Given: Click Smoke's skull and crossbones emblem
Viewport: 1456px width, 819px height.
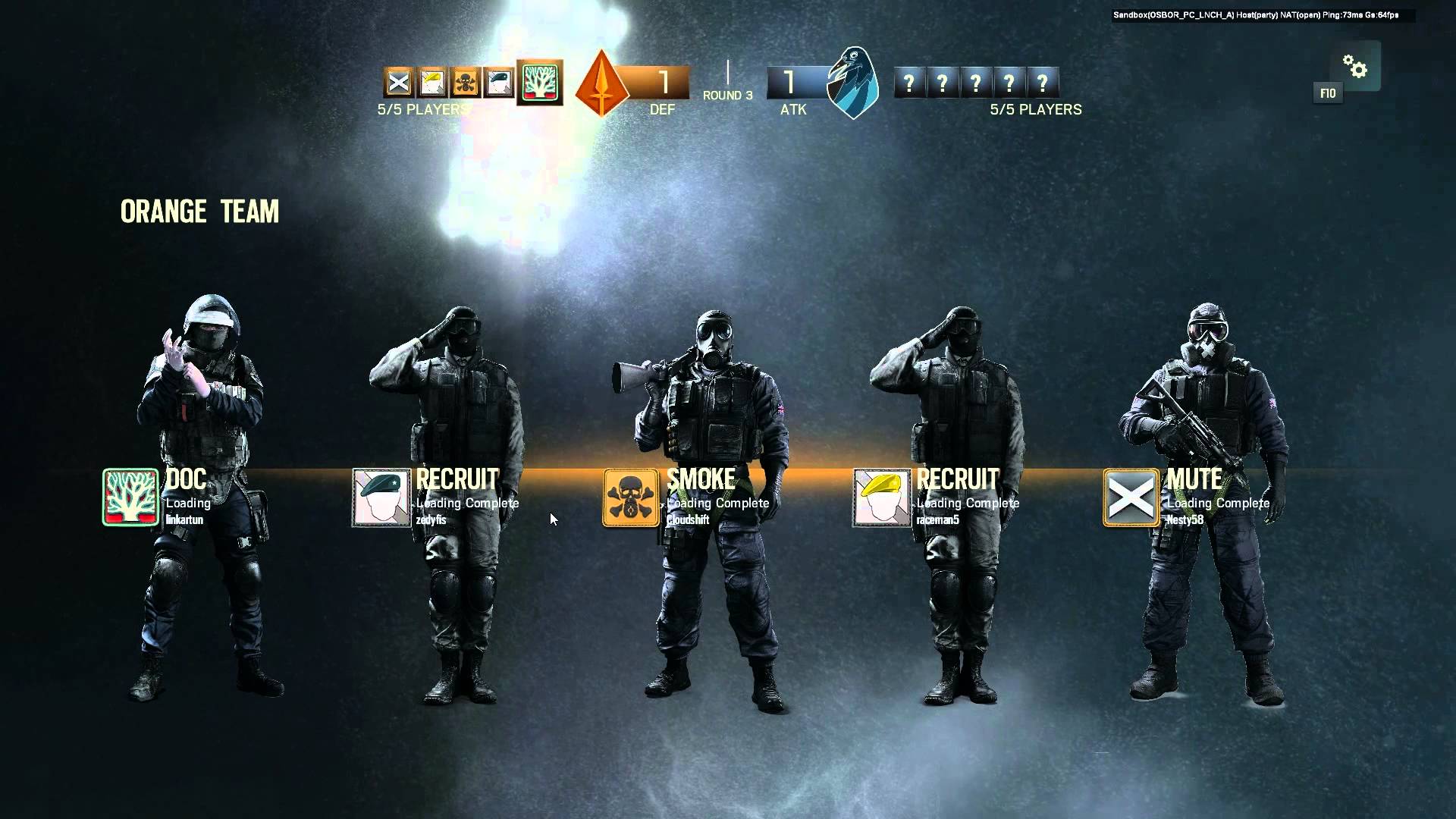Looking at the screenshot, I should [464, 82].
